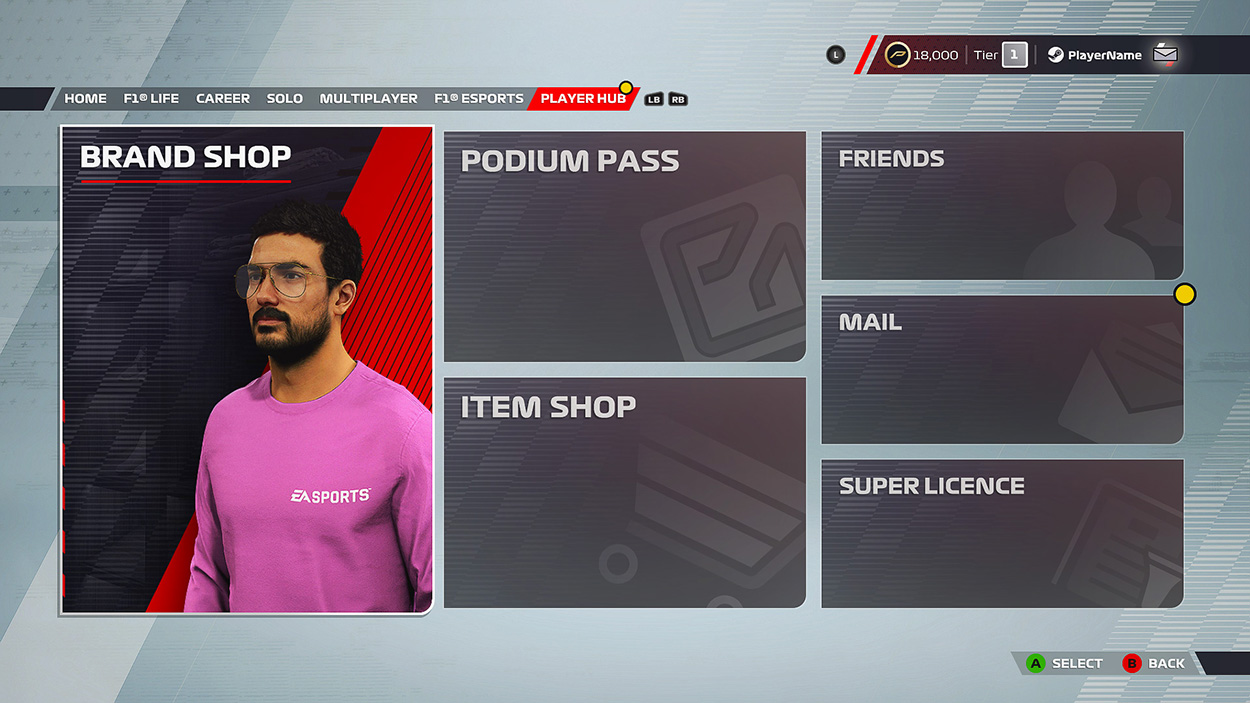The width and height of the screenshot is (1250, 703).
Task: Open the Mail panel
Action: 1002,369
